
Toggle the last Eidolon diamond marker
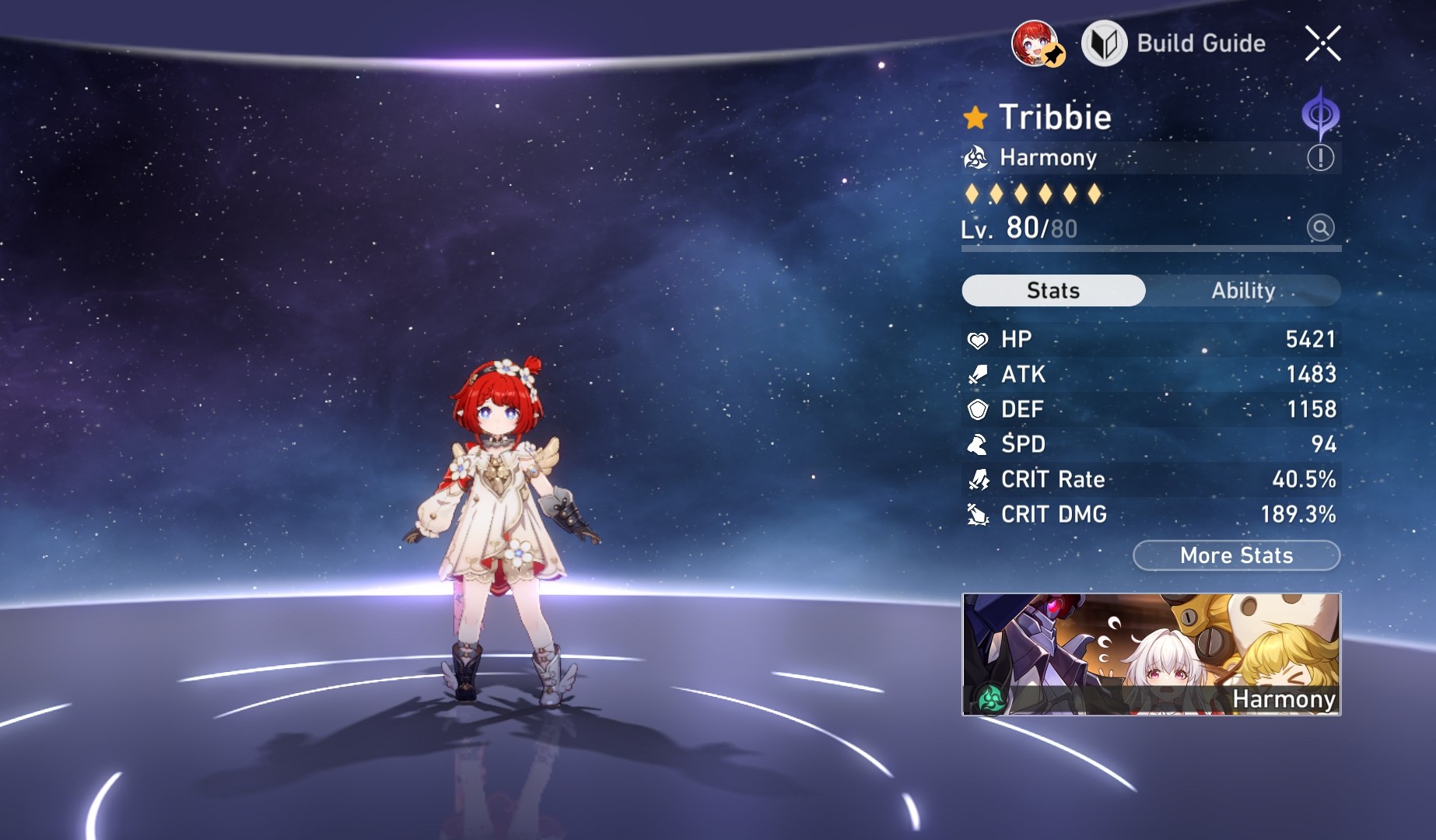tap(1093, 194)
